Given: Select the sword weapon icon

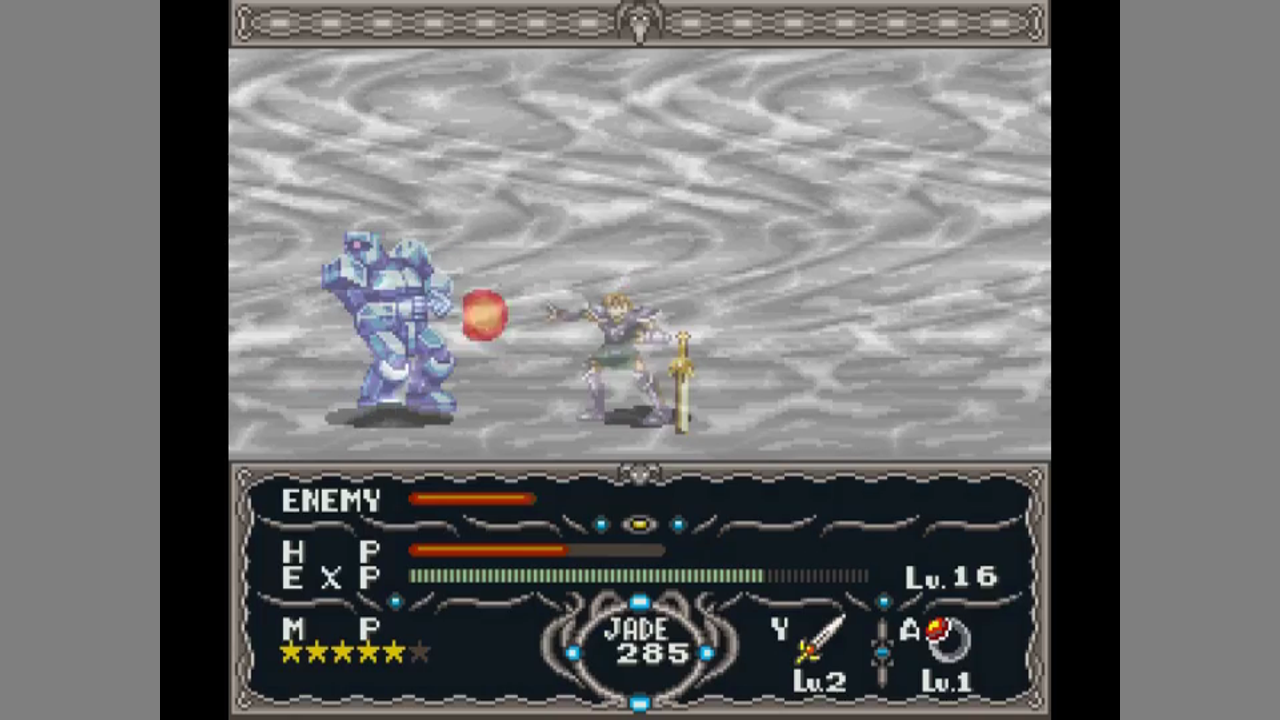Looking at the screenshot, I should 819,640.
